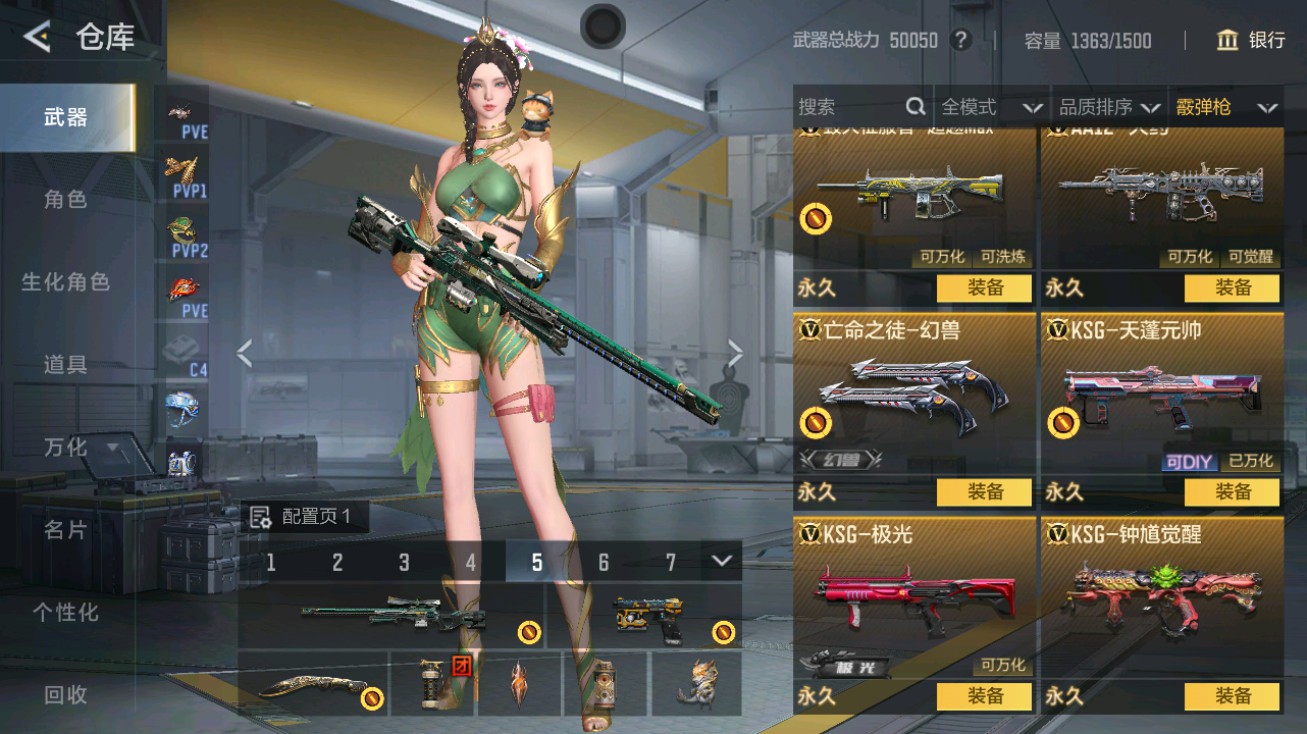The width and height of the screenshot is (1307, 734).
Task: Equip the KSG-钟馗觉醒 shotgun
Action: (1232, 696)
